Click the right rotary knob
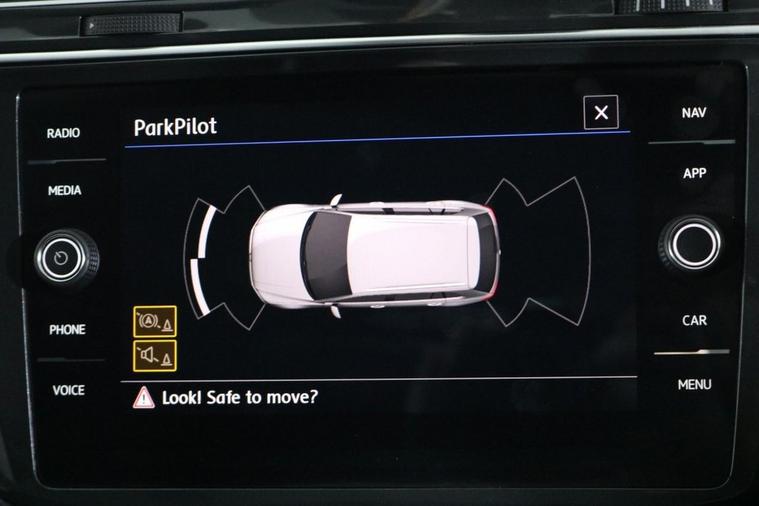 tap(692, 243)
